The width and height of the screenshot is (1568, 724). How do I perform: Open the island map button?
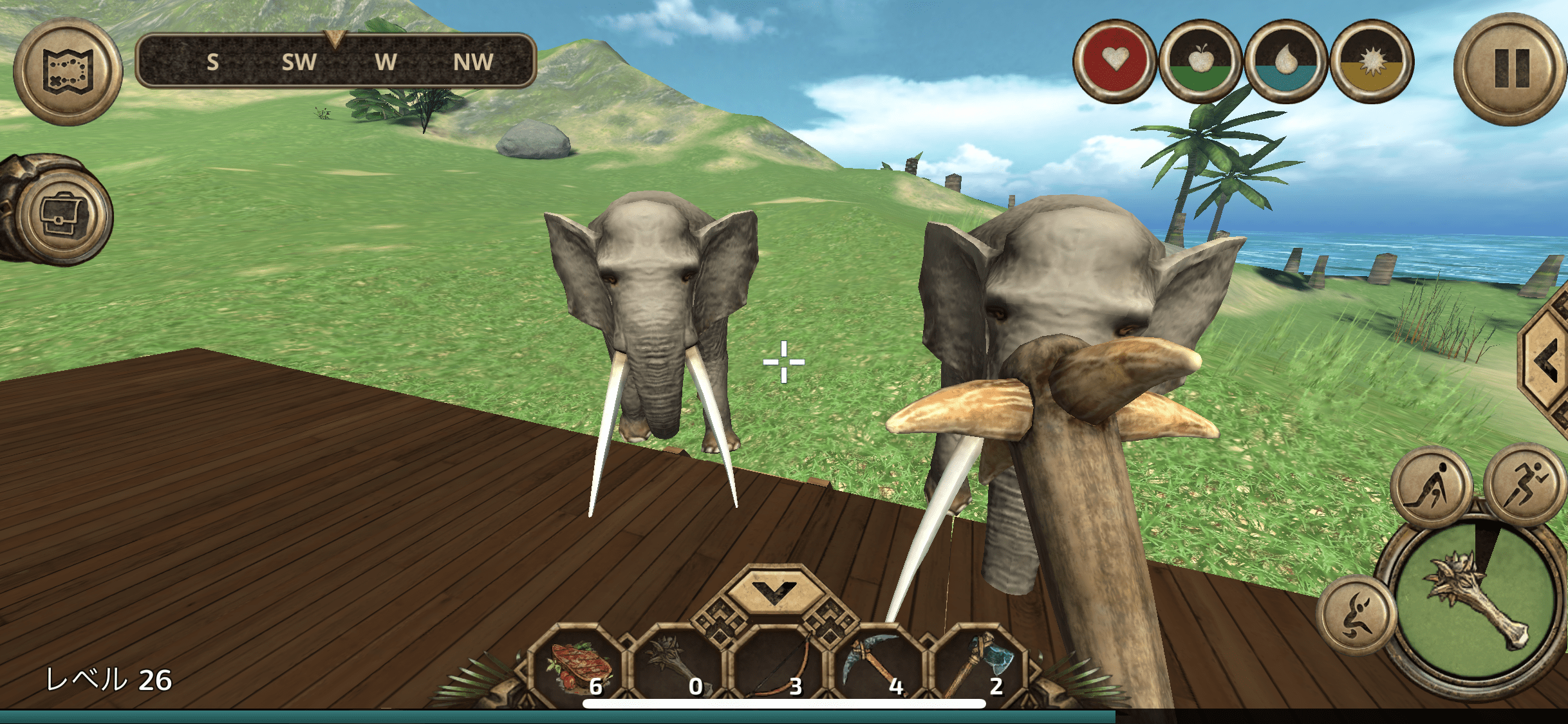click(68, 71)
